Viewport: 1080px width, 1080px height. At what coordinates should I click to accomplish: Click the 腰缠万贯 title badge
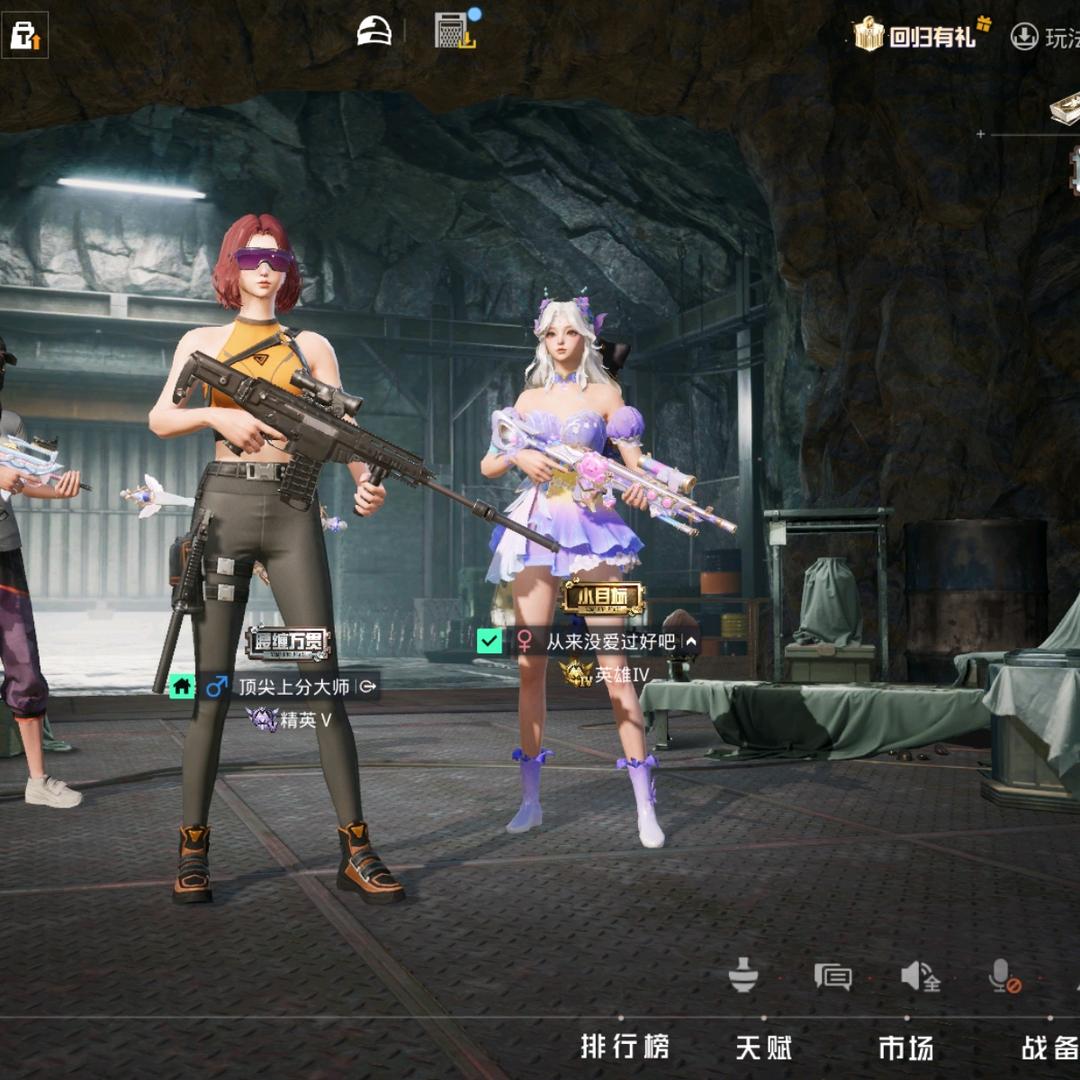coord(288,642)
